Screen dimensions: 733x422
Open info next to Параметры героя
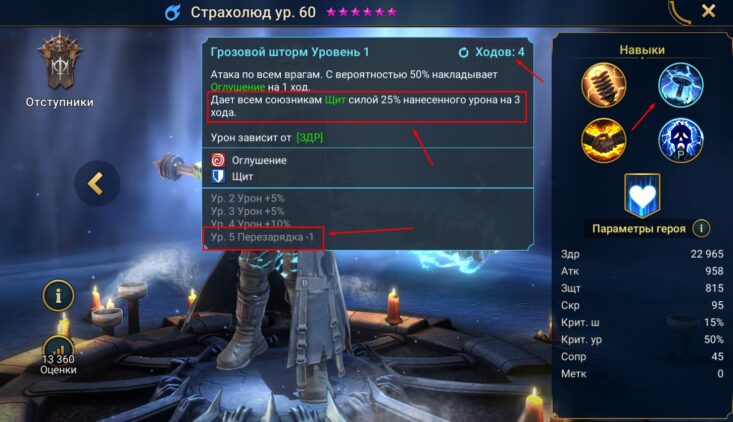[x=702, y=228]
